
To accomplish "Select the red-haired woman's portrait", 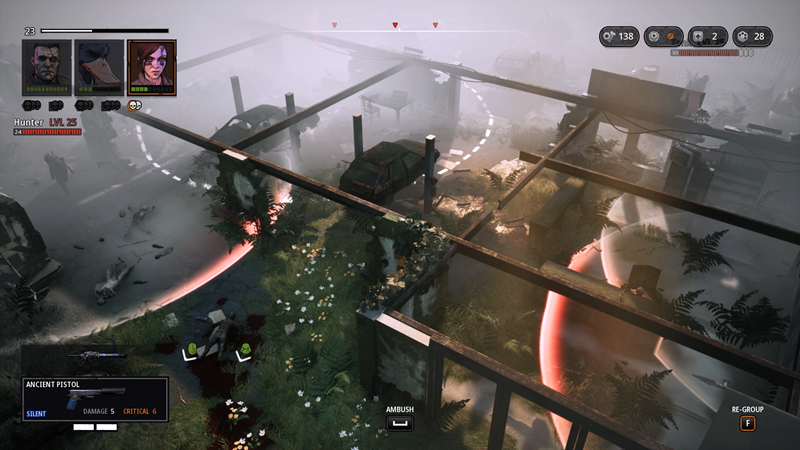I will tap(151, 66).
